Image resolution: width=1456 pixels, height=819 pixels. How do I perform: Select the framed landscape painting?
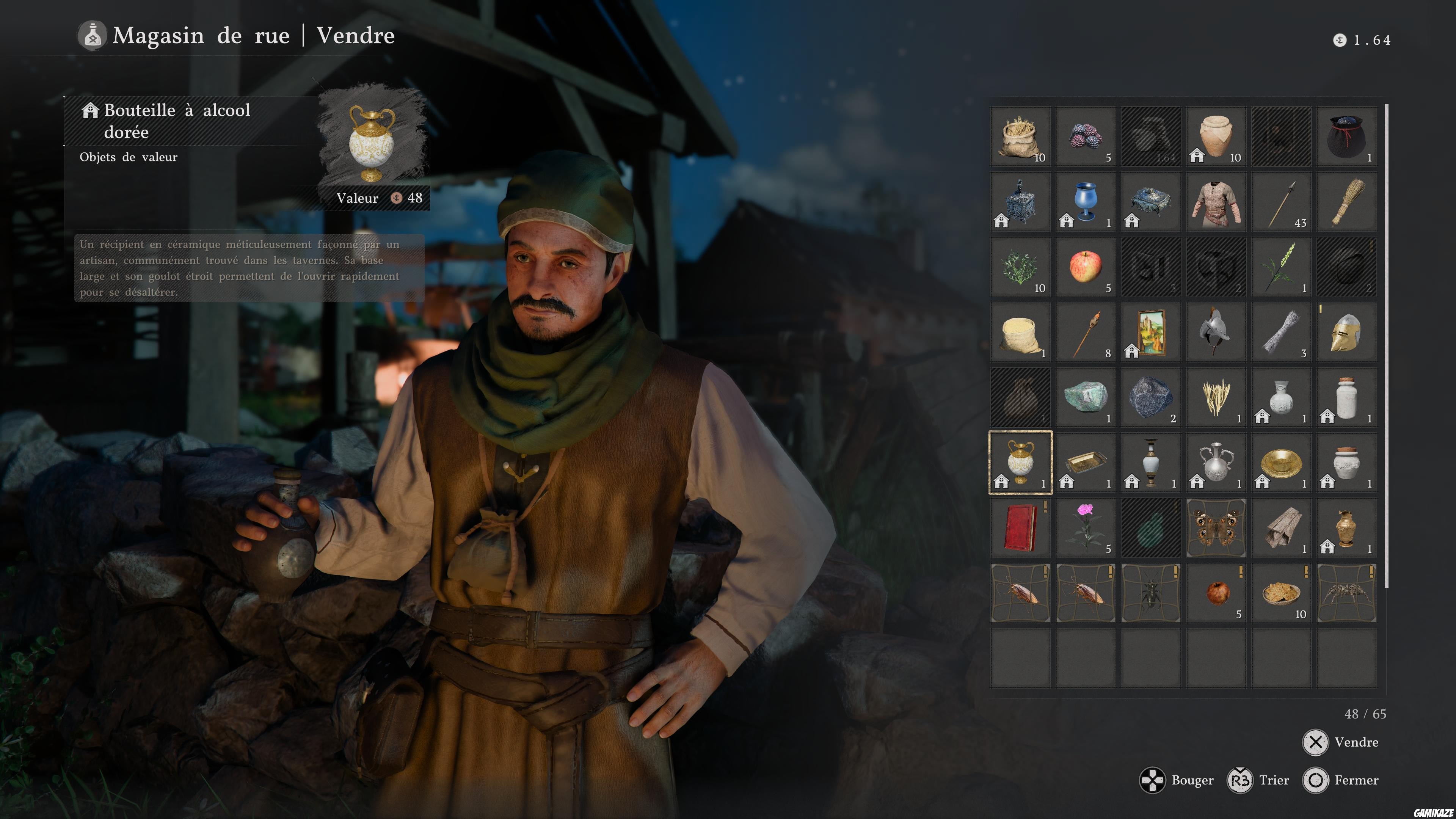point(1151,332)
